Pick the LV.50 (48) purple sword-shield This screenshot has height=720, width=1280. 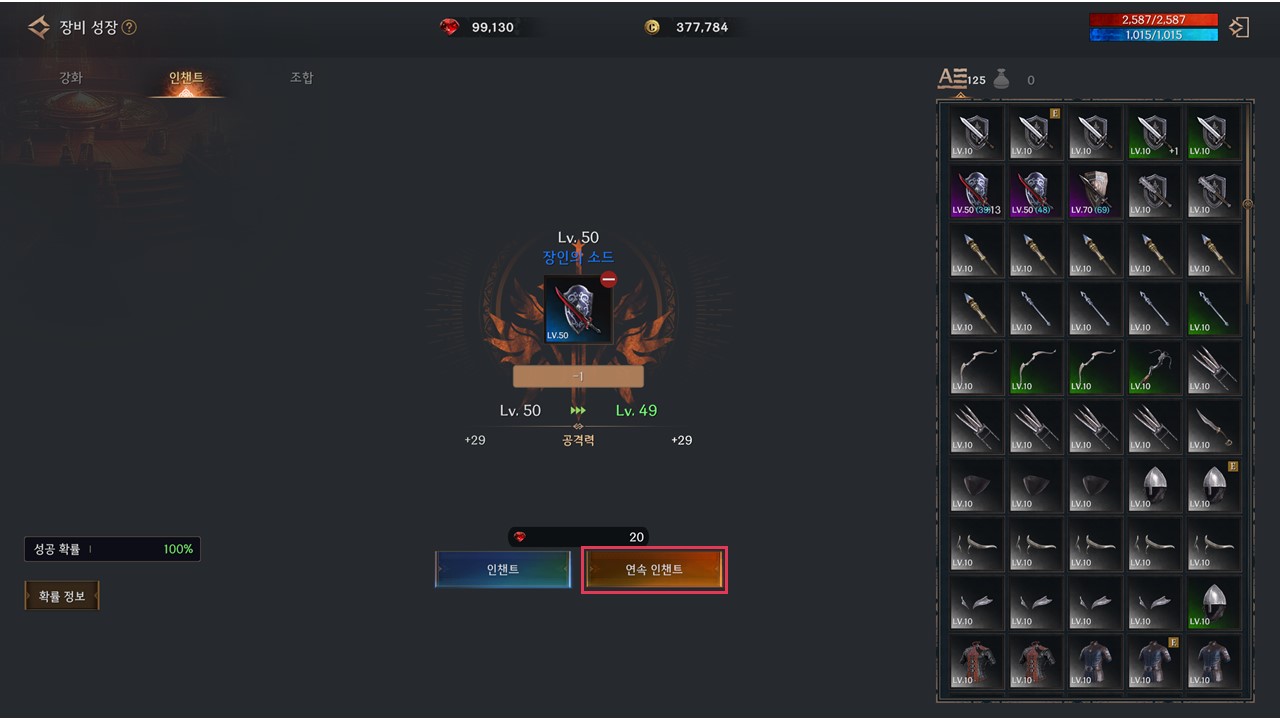click(1035, 191)
